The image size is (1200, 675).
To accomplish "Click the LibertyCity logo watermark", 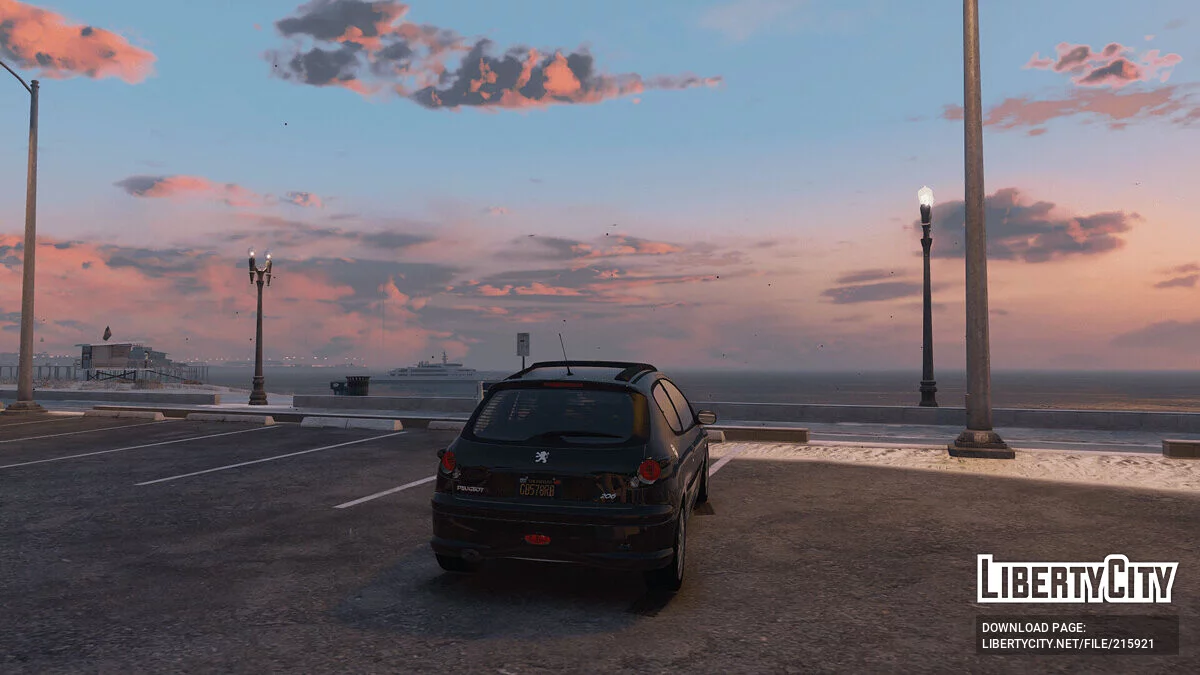I will tap(1077, 579).
